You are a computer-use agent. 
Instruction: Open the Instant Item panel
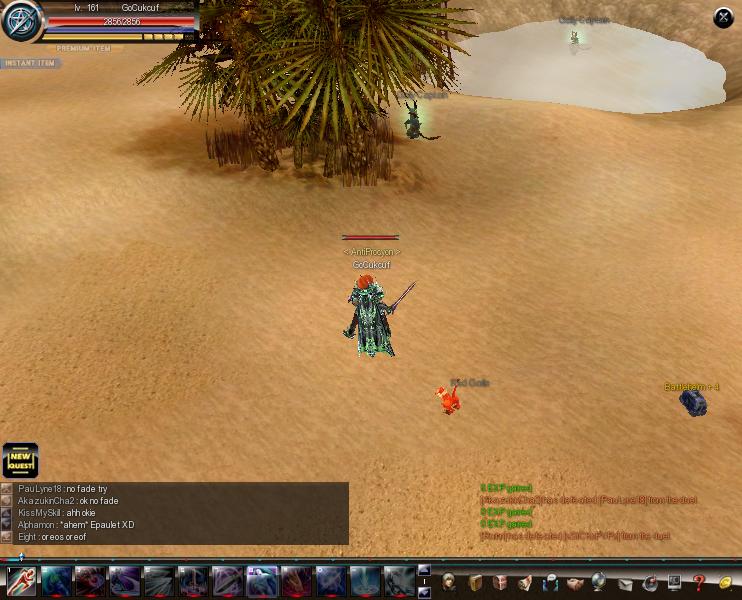click(x=29, y=63)
